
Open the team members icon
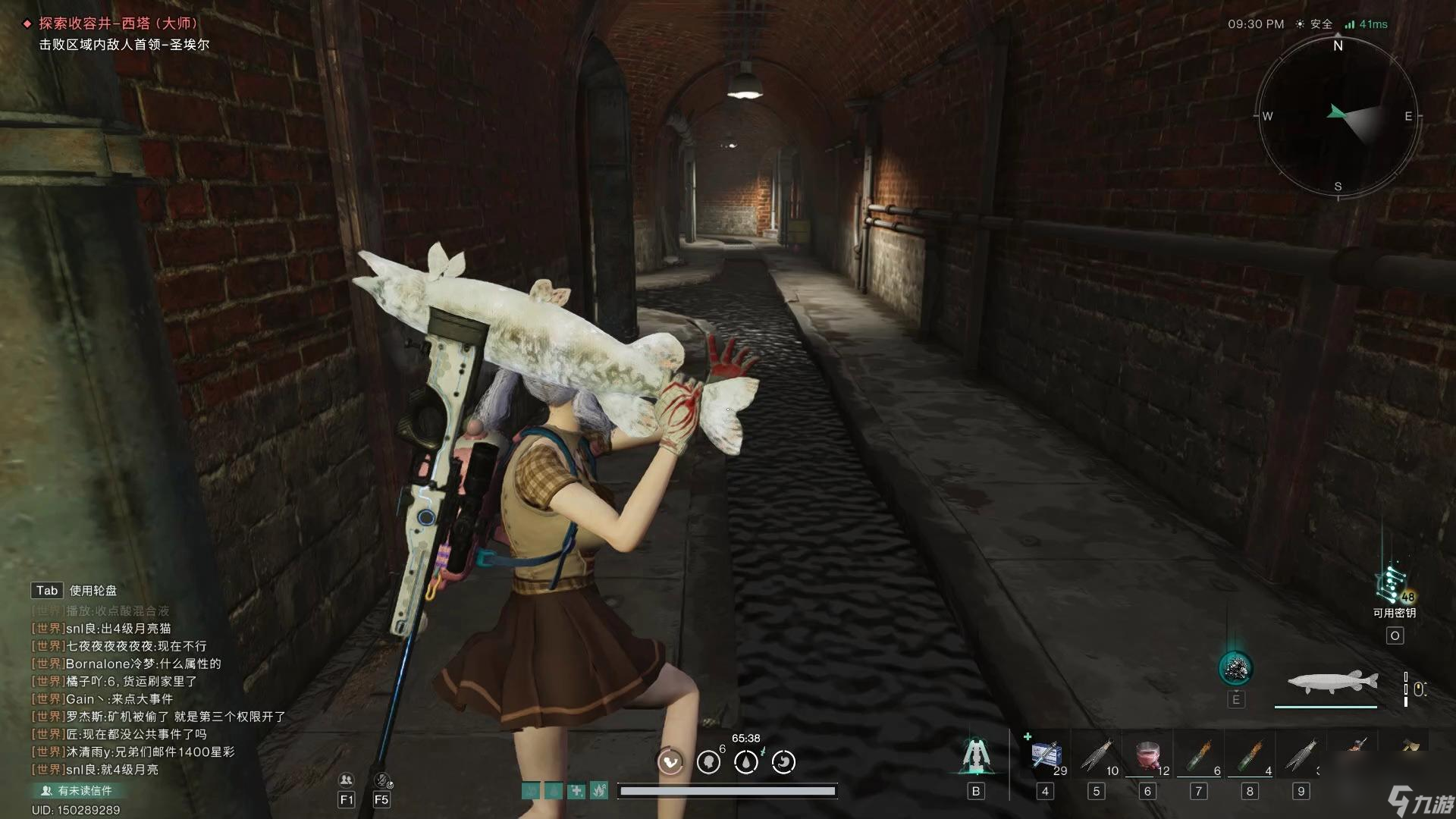(x=347, y=780)
